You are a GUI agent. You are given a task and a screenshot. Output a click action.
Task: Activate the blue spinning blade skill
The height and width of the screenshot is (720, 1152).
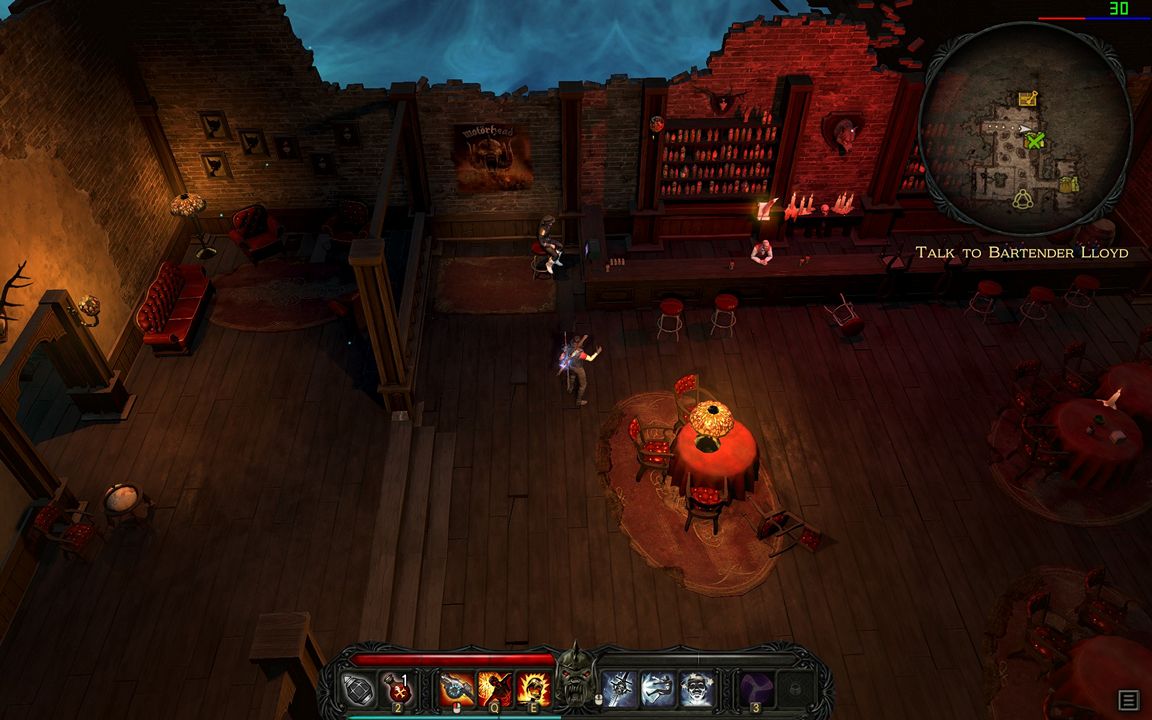coord(621,689)
